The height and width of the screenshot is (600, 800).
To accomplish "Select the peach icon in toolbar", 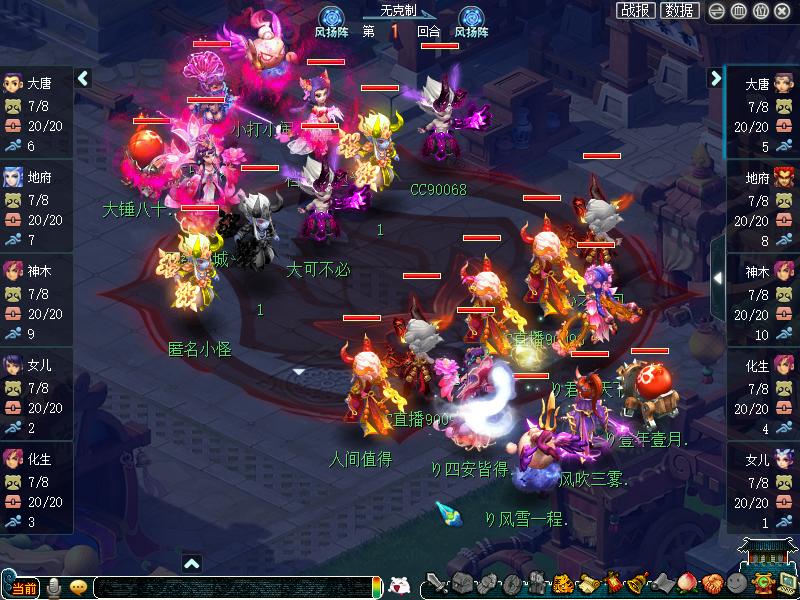I will pos(687,583).
